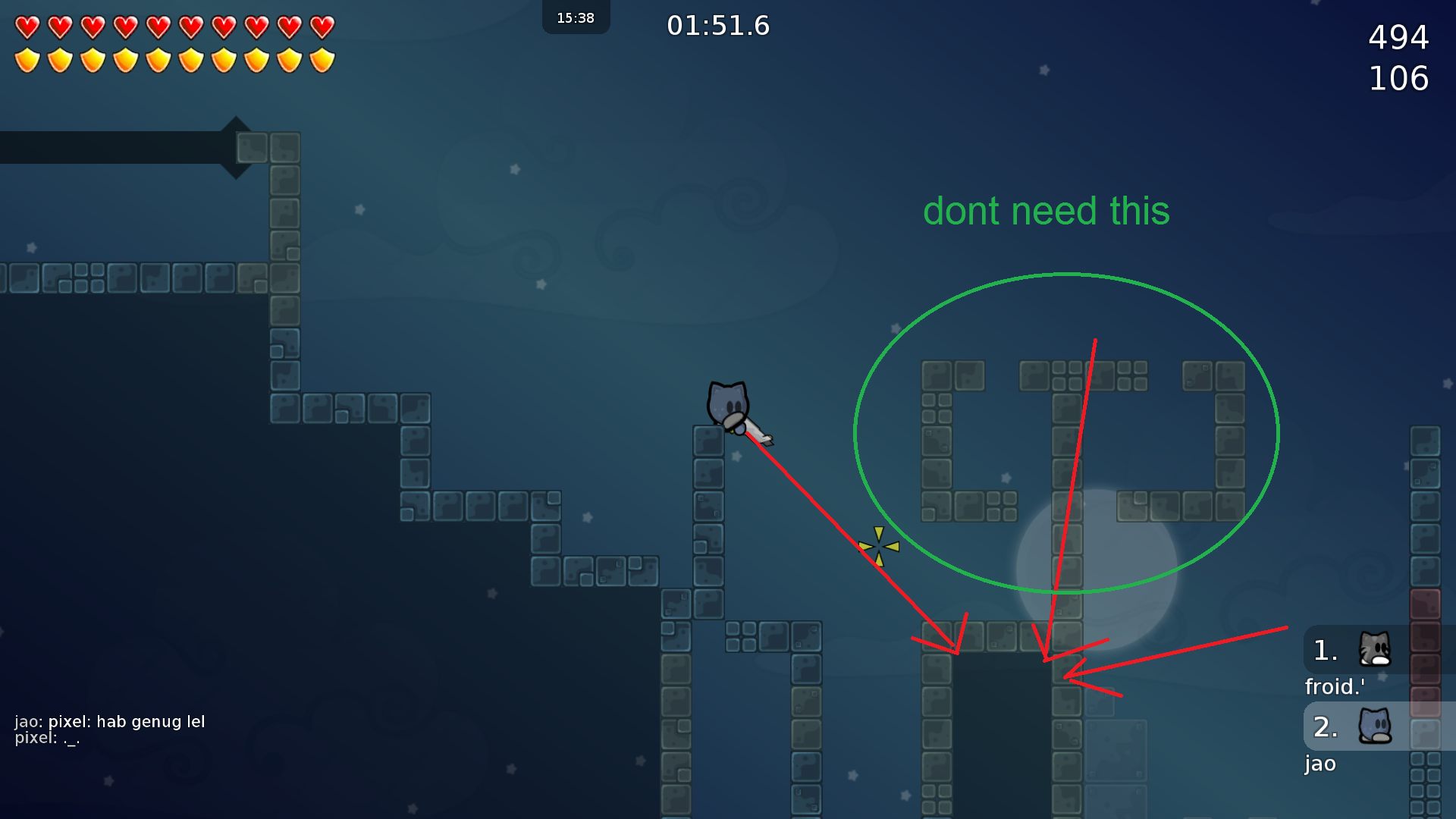1456x819 pixels.
Task: Click the chat message from jao
Action: [111, 722]
